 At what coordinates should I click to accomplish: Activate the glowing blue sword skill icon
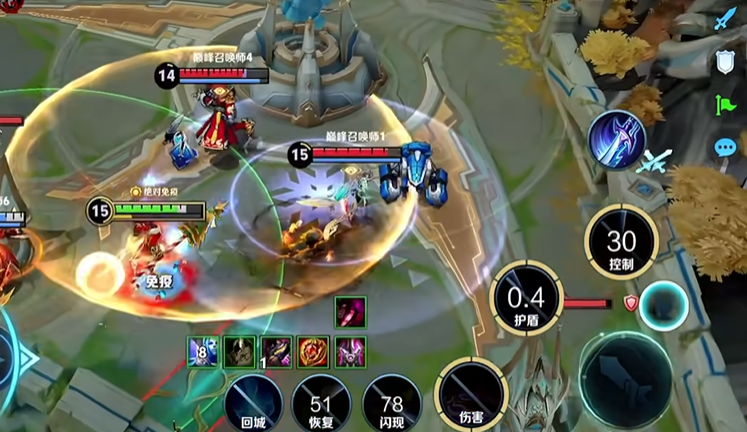click(x=616, y=139)
